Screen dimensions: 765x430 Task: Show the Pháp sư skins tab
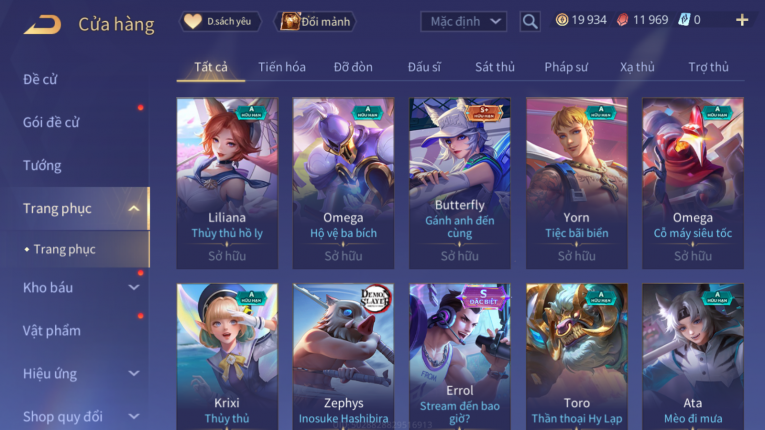coord(567,67)
